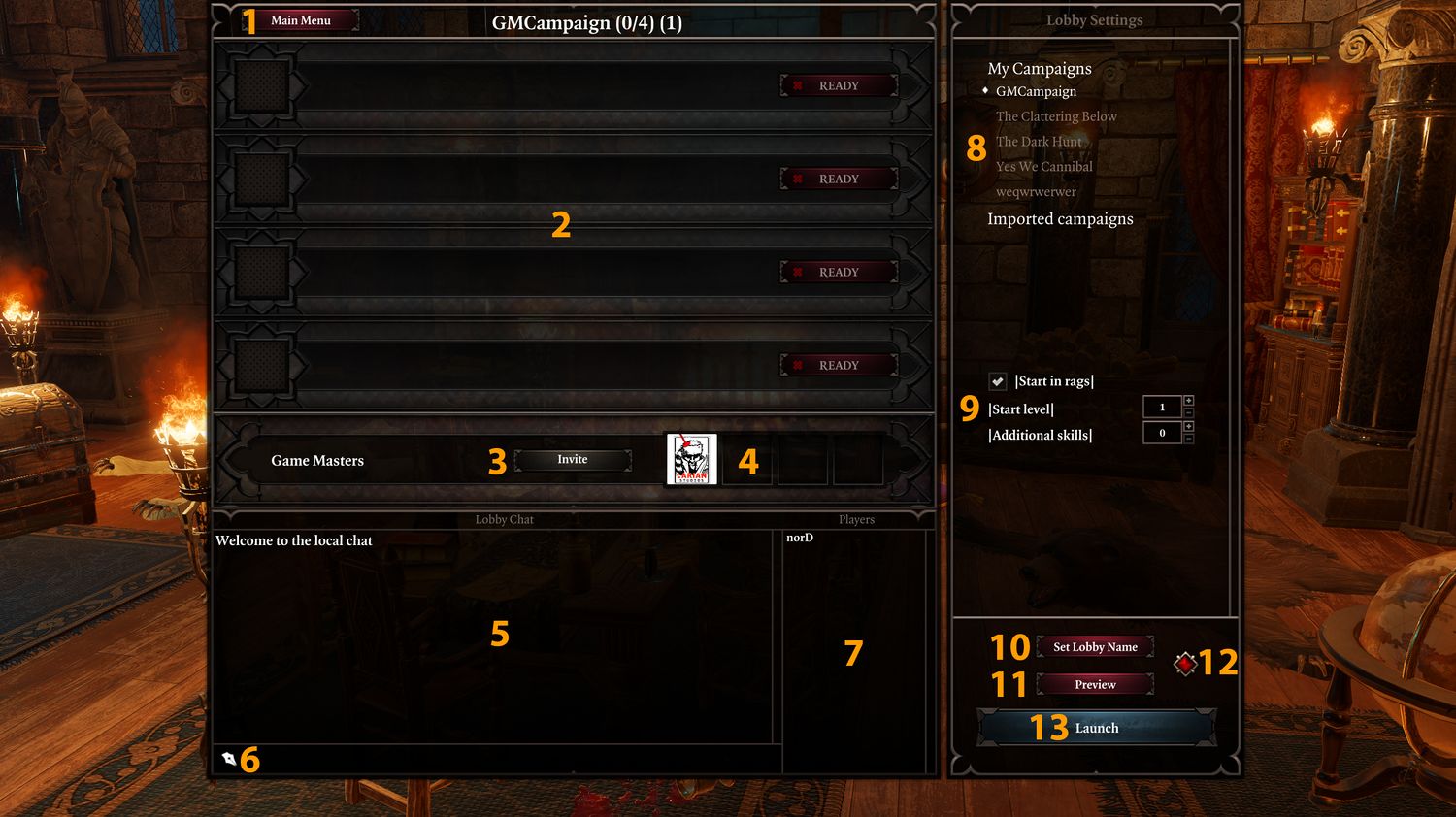This screenshot has width=1456, height=817.
Task: Select player norD in the Players list
Action: (x=800, y=538)
